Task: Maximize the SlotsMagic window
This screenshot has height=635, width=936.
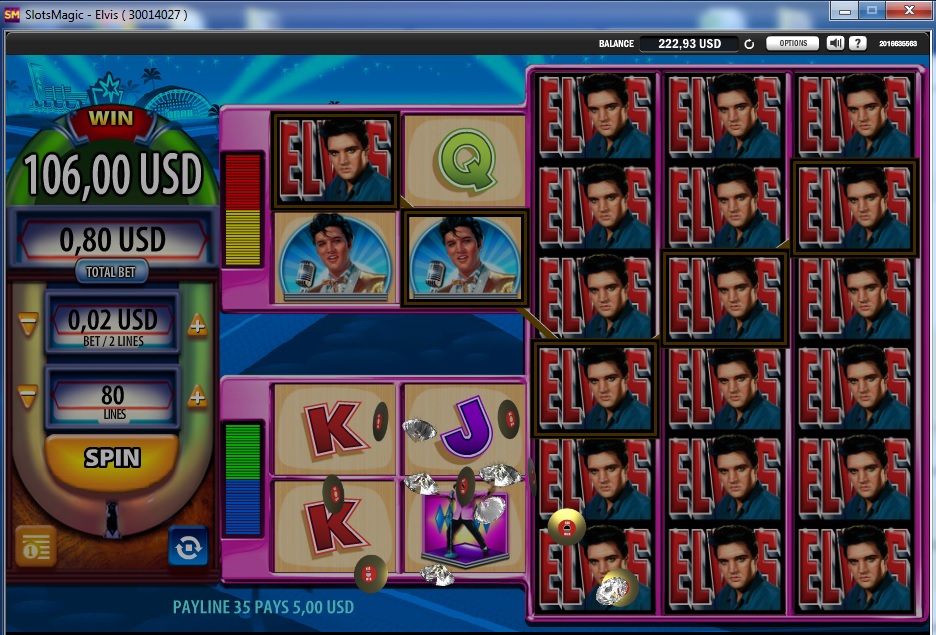Action: 871,10
